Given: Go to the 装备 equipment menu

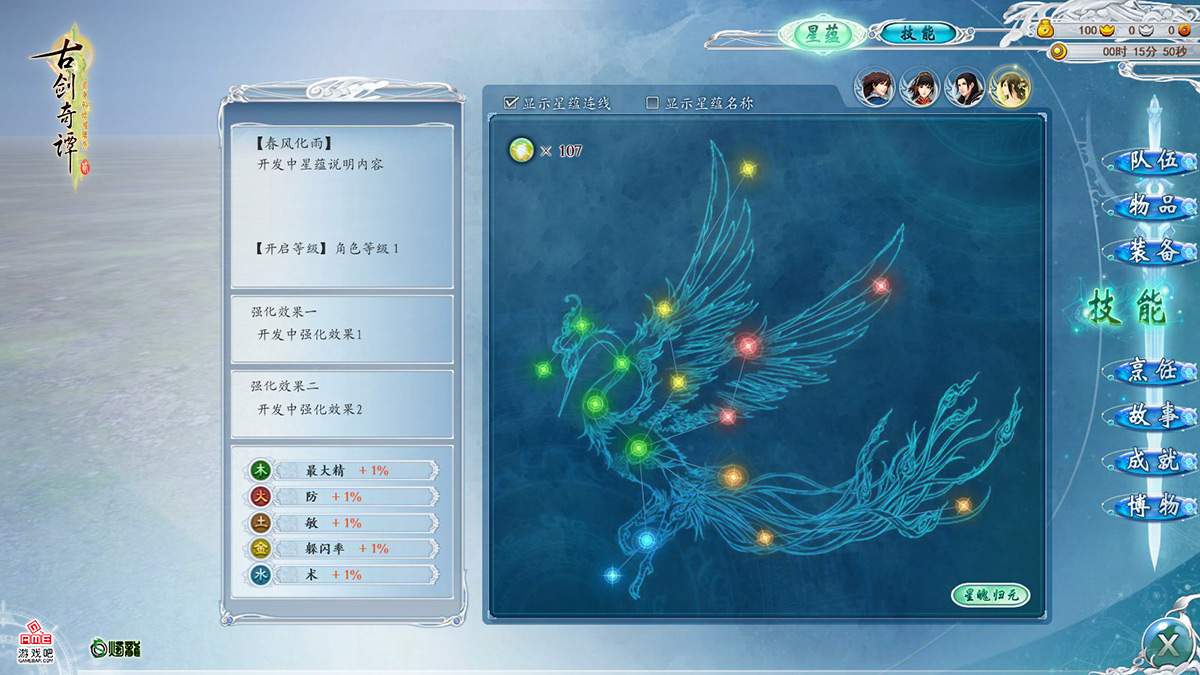Looking at the screenshot, I should pos(1152,251).
